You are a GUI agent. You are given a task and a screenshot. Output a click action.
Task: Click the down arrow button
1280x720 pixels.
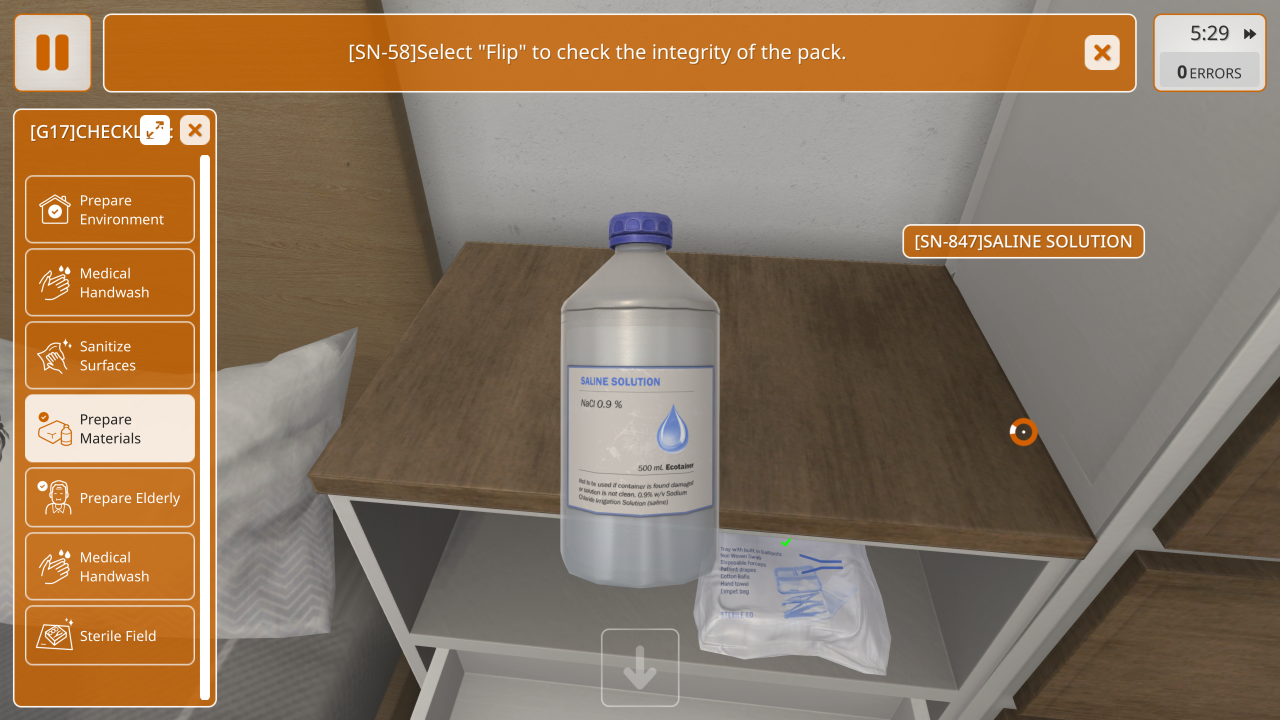point(640,668)
